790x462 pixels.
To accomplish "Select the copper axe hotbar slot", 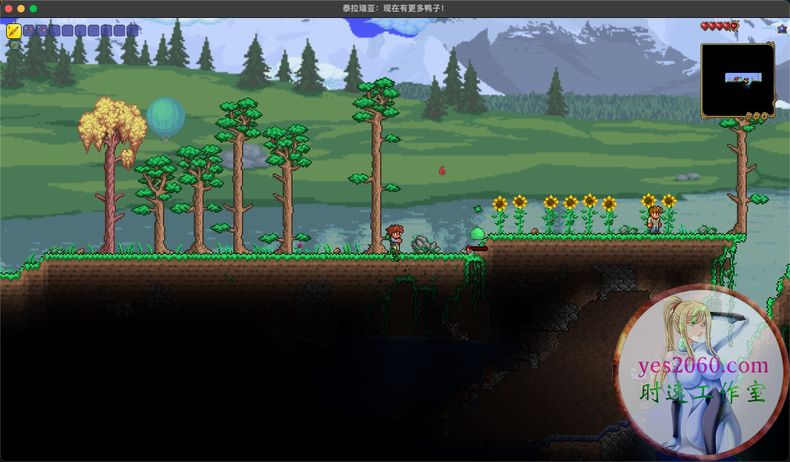I will (x=41, y=31).
